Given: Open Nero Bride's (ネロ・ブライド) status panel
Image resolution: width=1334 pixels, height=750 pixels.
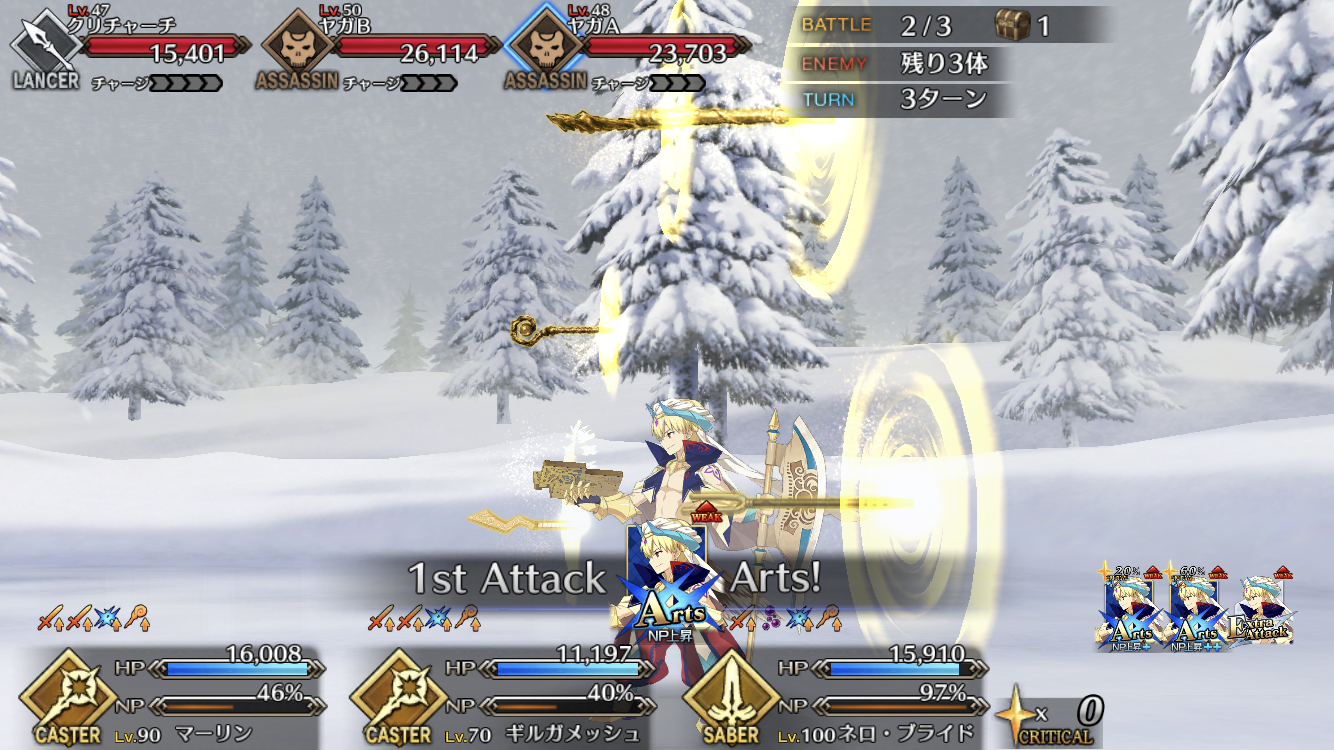Looking at the screenshot, I should [840, 696].
